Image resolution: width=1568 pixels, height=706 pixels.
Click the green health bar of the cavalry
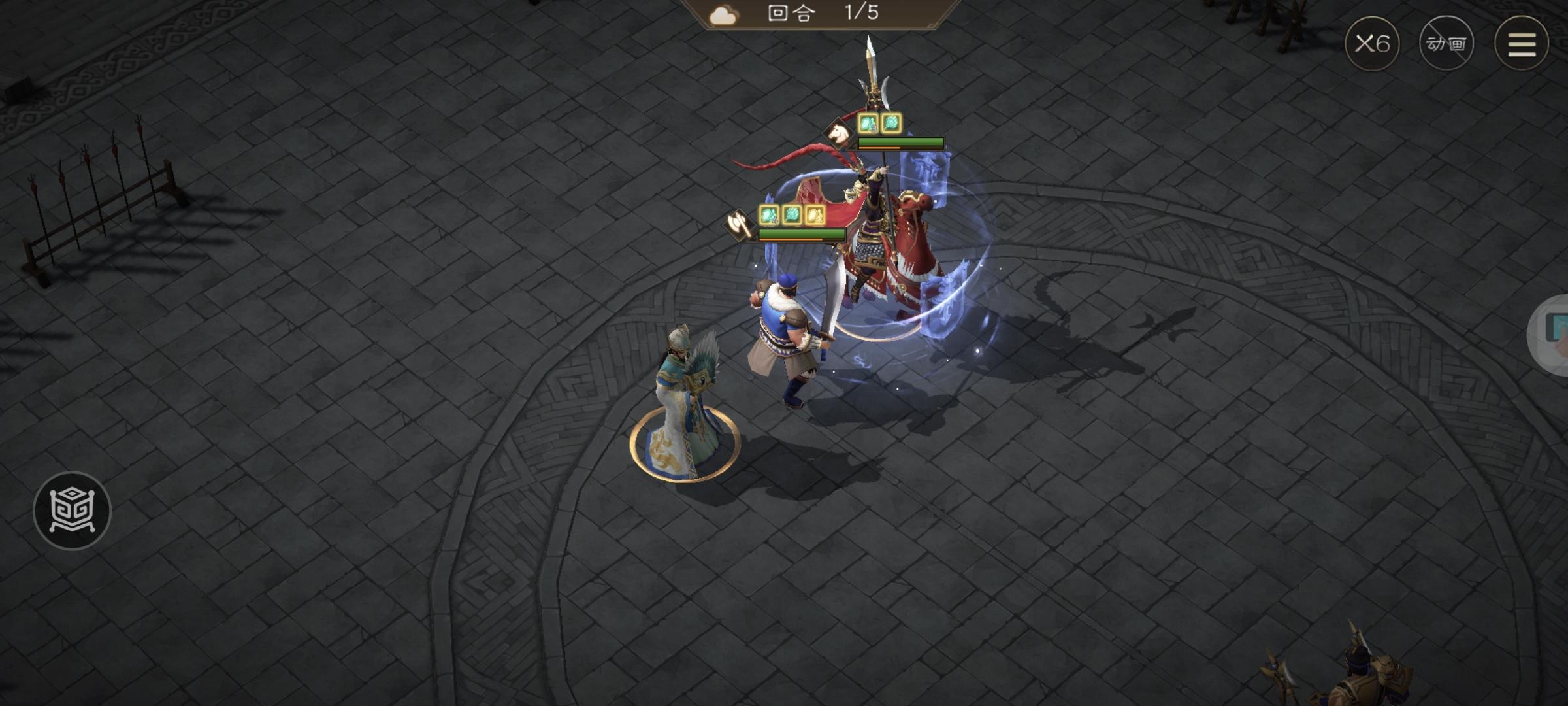(x=902, y=143)
